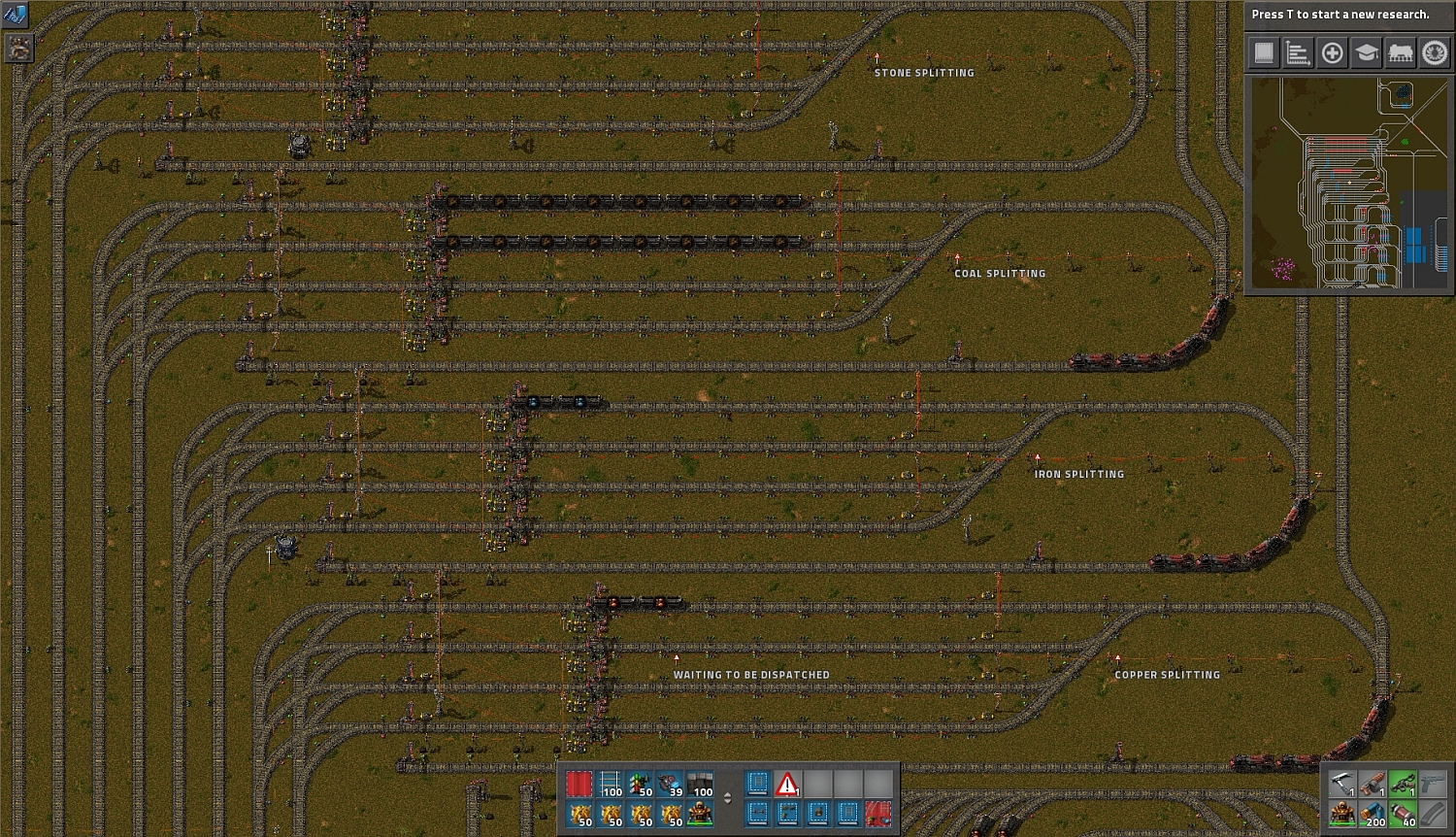Click the quickbar row switch arrows
Viewport: 1456px width, 837px height.
pyautogui.click(x=728, y=798)
